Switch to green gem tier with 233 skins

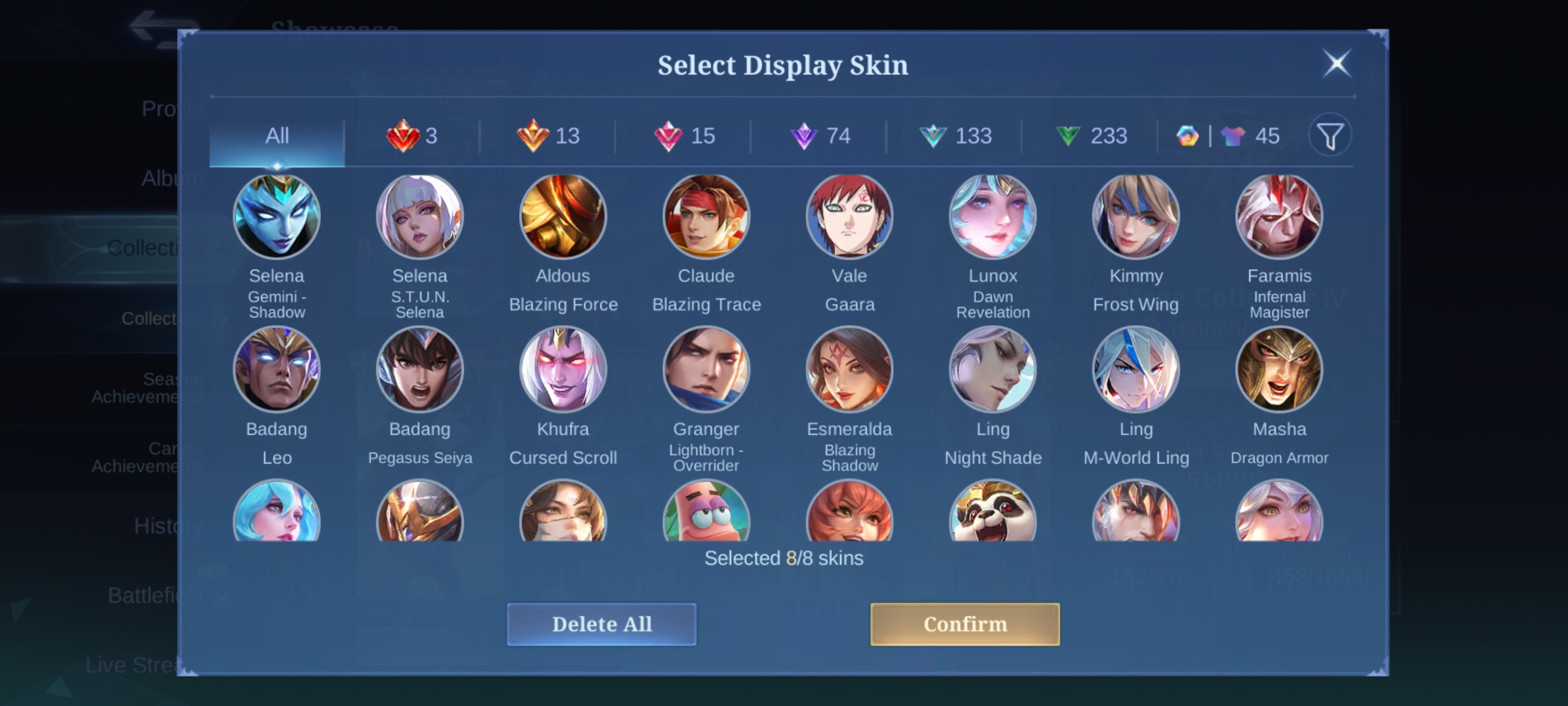(1091, 136)
